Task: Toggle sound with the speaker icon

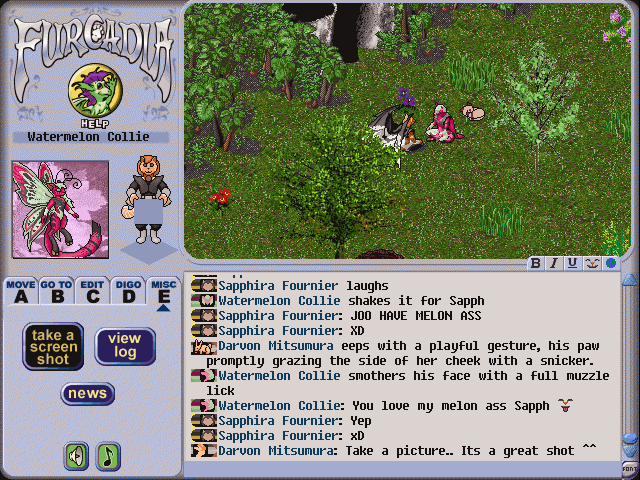Action: coord(76,456)
